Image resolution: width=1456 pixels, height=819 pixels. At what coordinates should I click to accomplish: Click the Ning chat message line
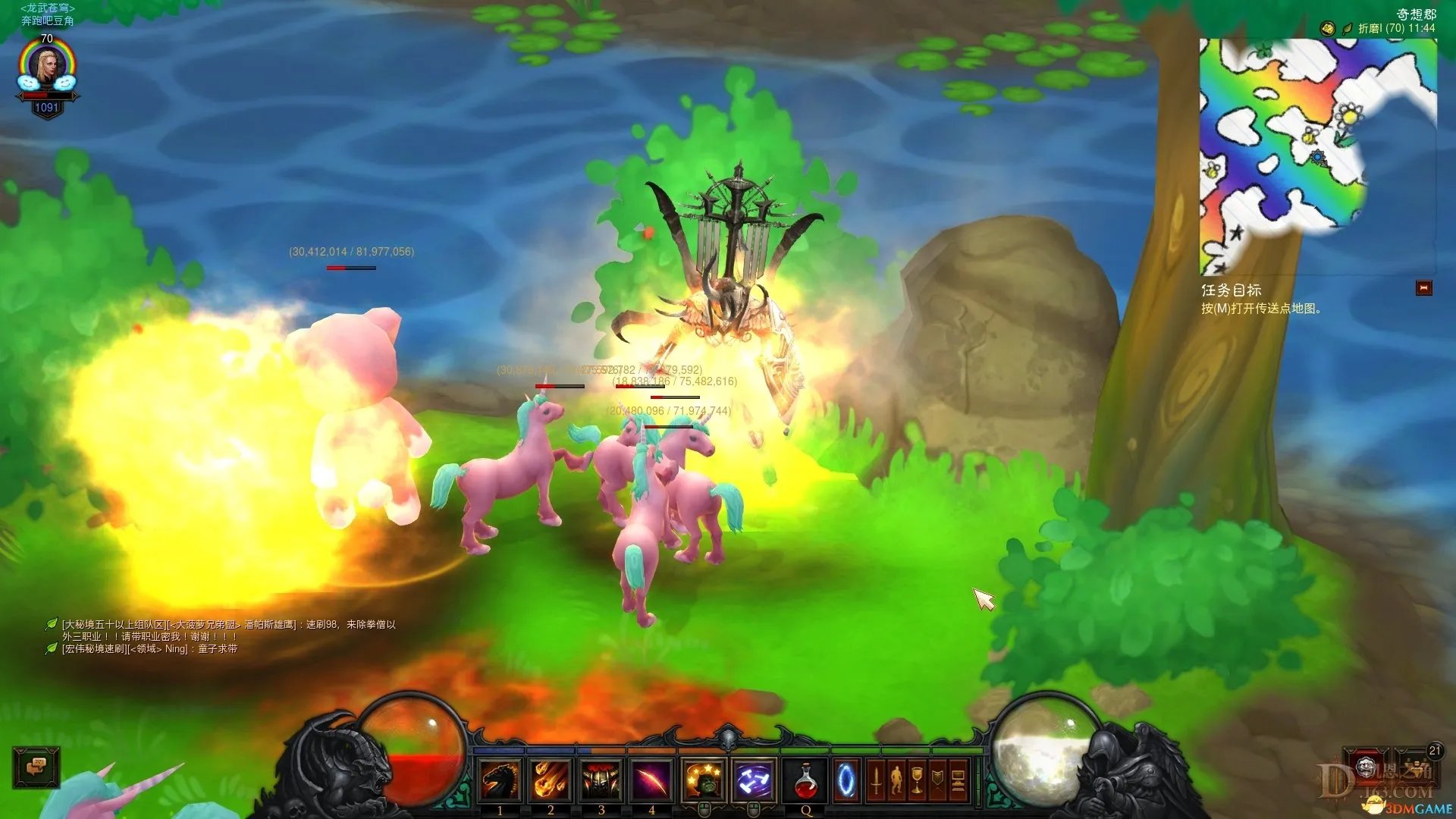click(149, 649)
